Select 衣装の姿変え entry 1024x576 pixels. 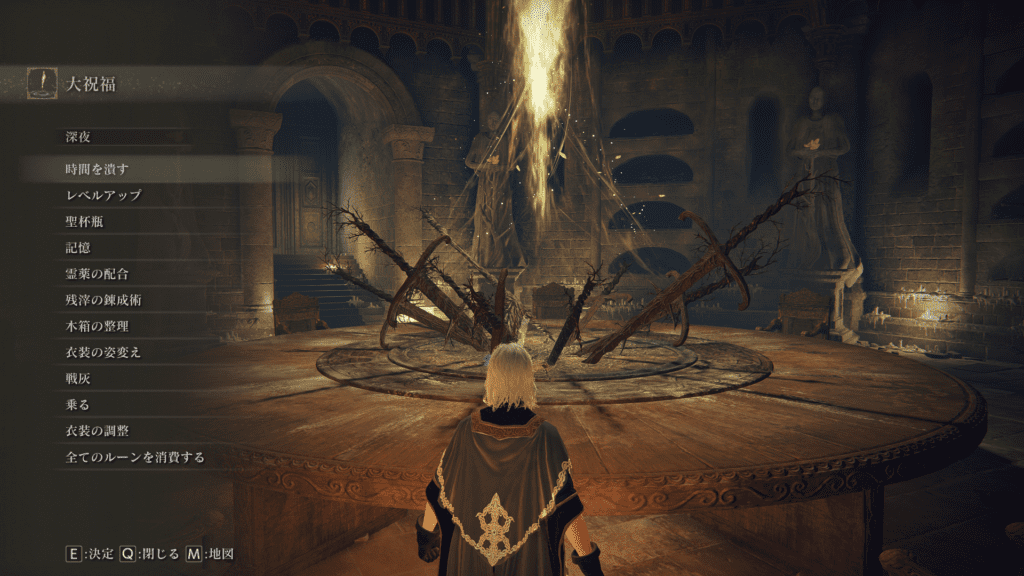(x=103, y=352)
